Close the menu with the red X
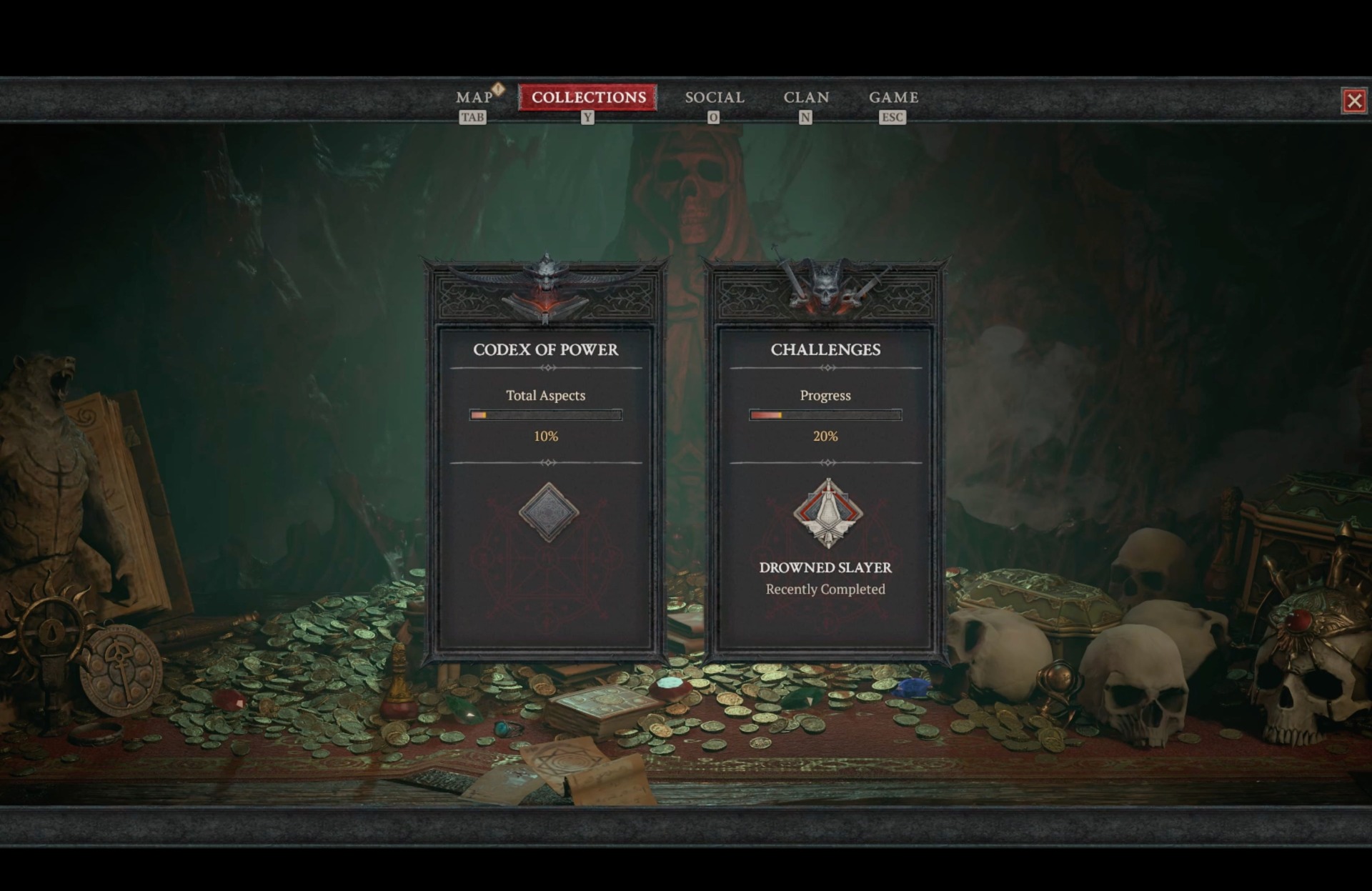The image size is (1372, 891). (x=1353, y=101)
